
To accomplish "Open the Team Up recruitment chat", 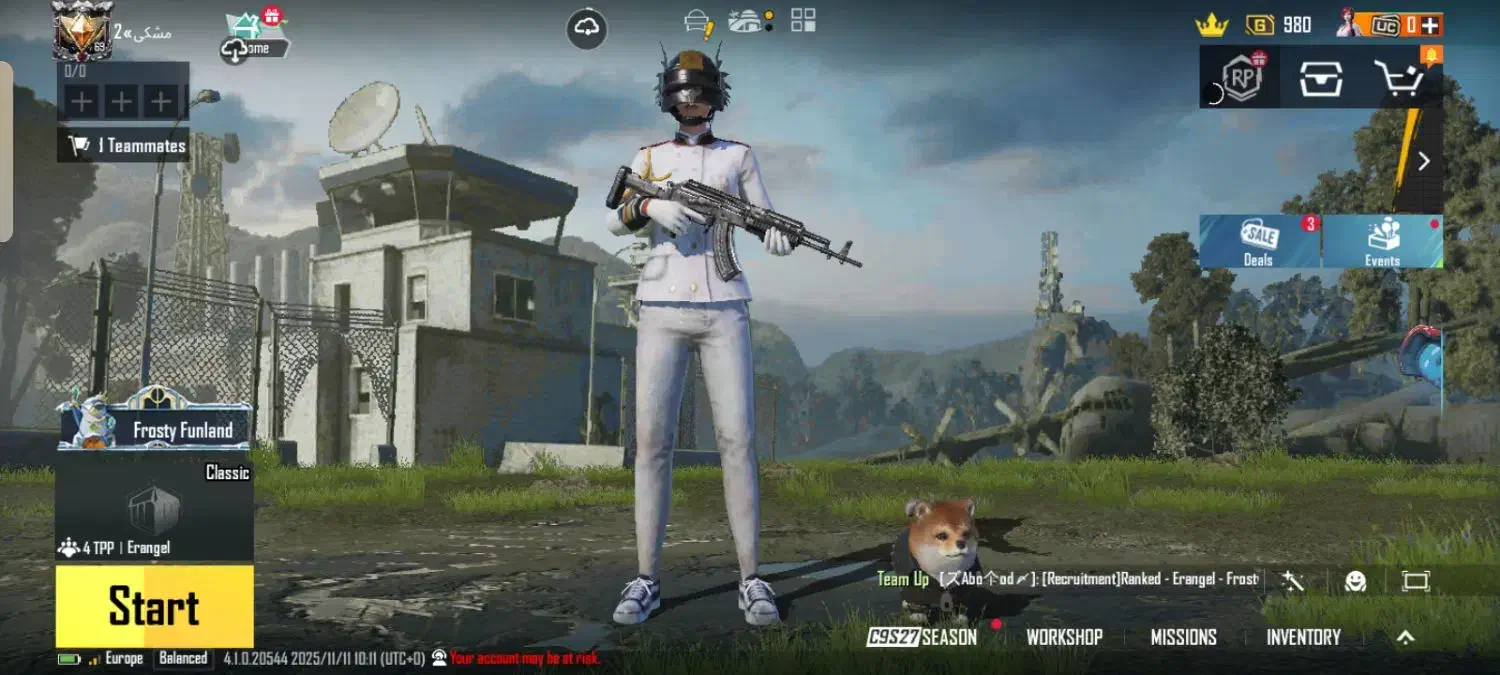I will click(x=1067, y=580).
